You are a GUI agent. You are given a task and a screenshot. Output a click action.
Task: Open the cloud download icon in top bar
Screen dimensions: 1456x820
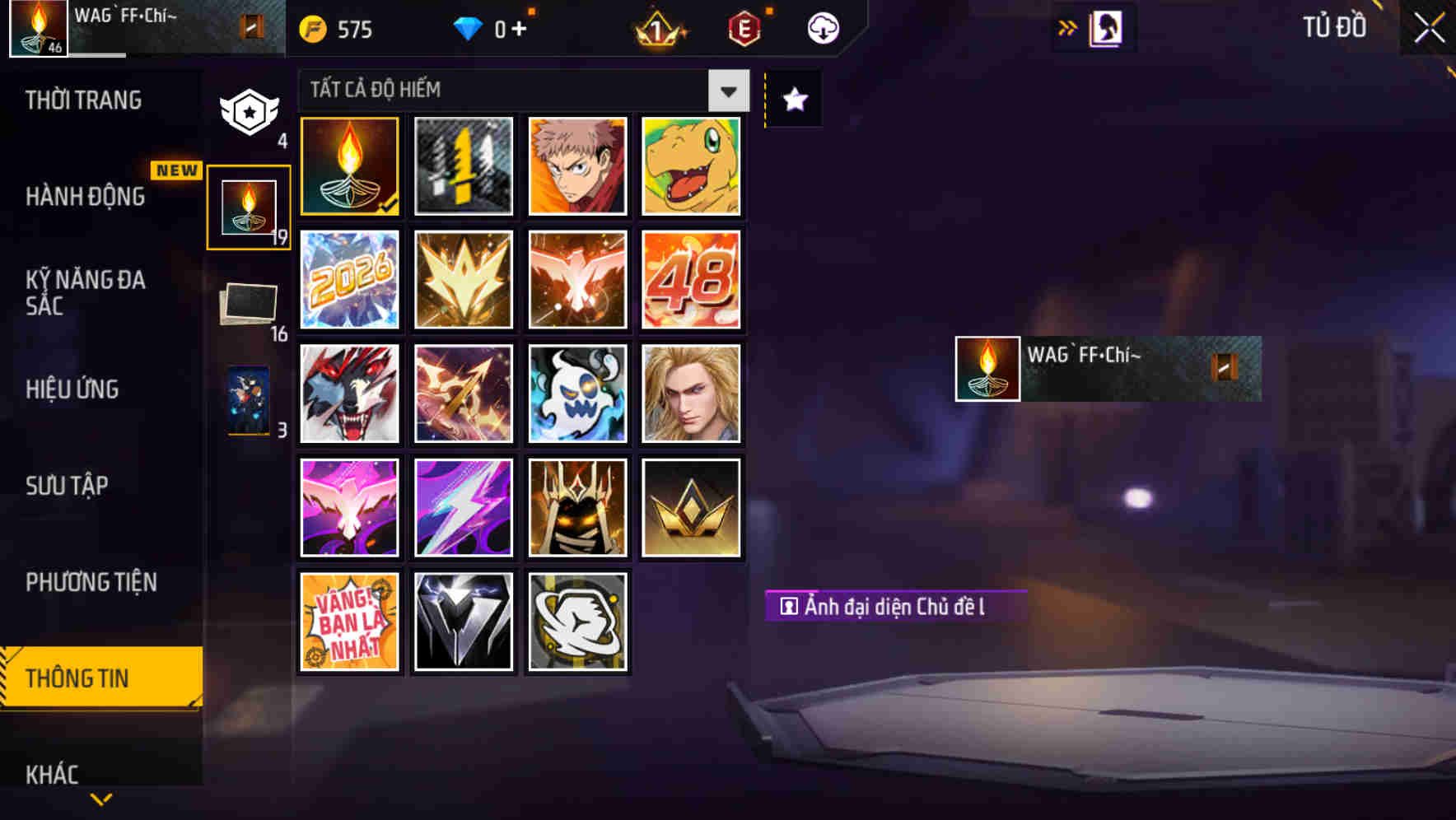tap(823, 27)
